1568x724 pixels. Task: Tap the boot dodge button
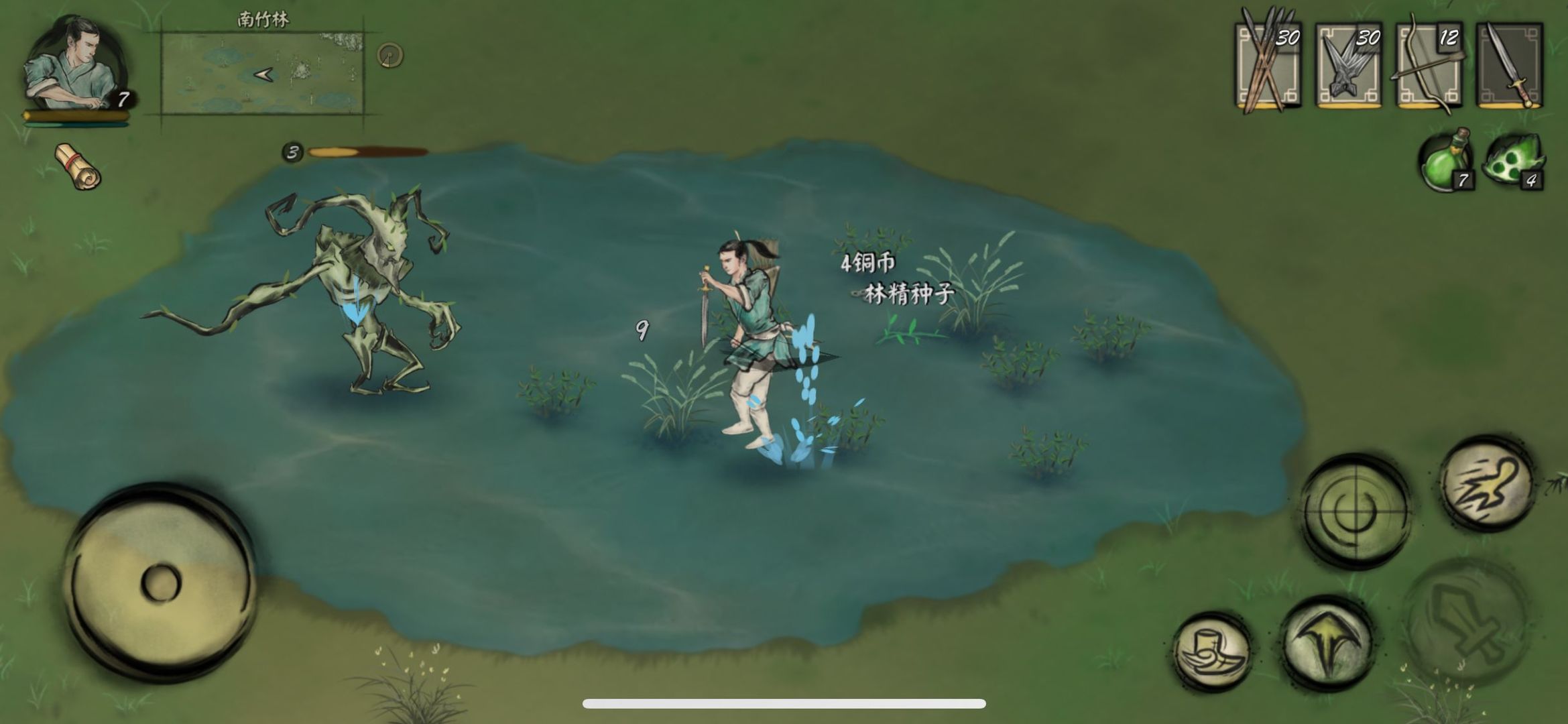[x=1213, y=652]
